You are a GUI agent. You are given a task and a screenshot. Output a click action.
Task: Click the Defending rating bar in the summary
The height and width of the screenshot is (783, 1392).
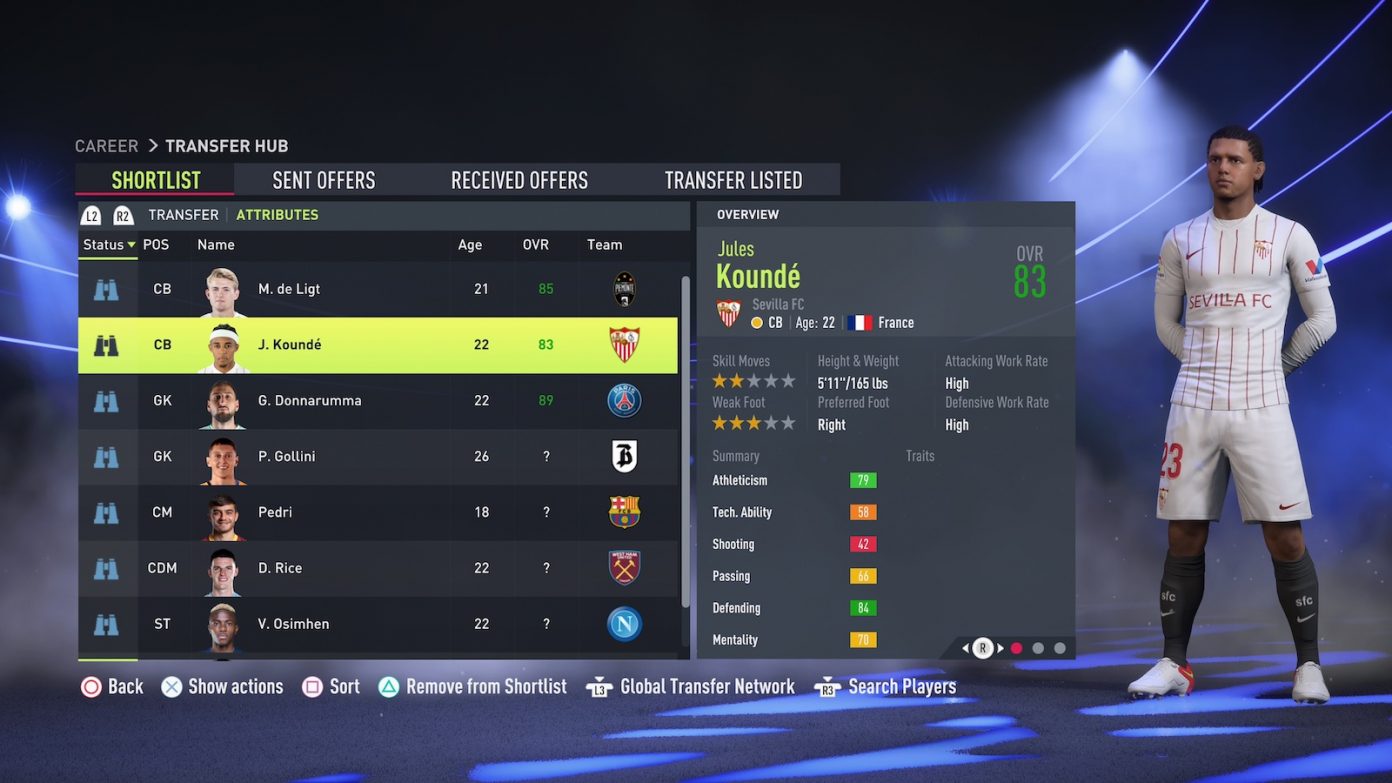pos(862,608)
